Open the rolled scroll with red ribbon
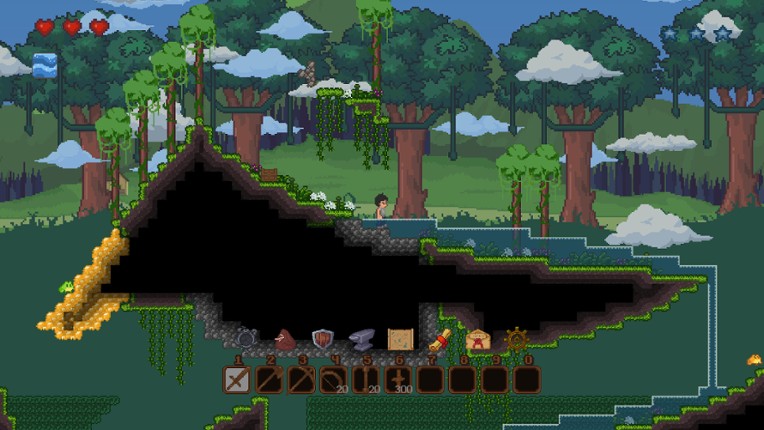This screenshot has width=764, height=430. click(x=439, y=340)
